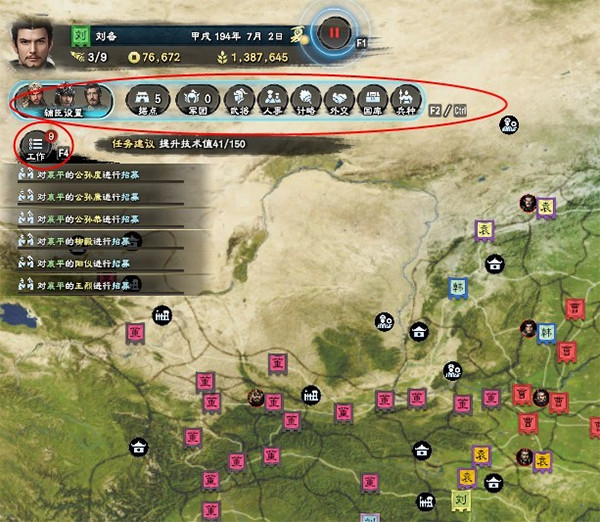The height and width of the screenshot is (522, 600).
Task: Click 刘备's ruler portrait
Action: (x=33, y=44)
